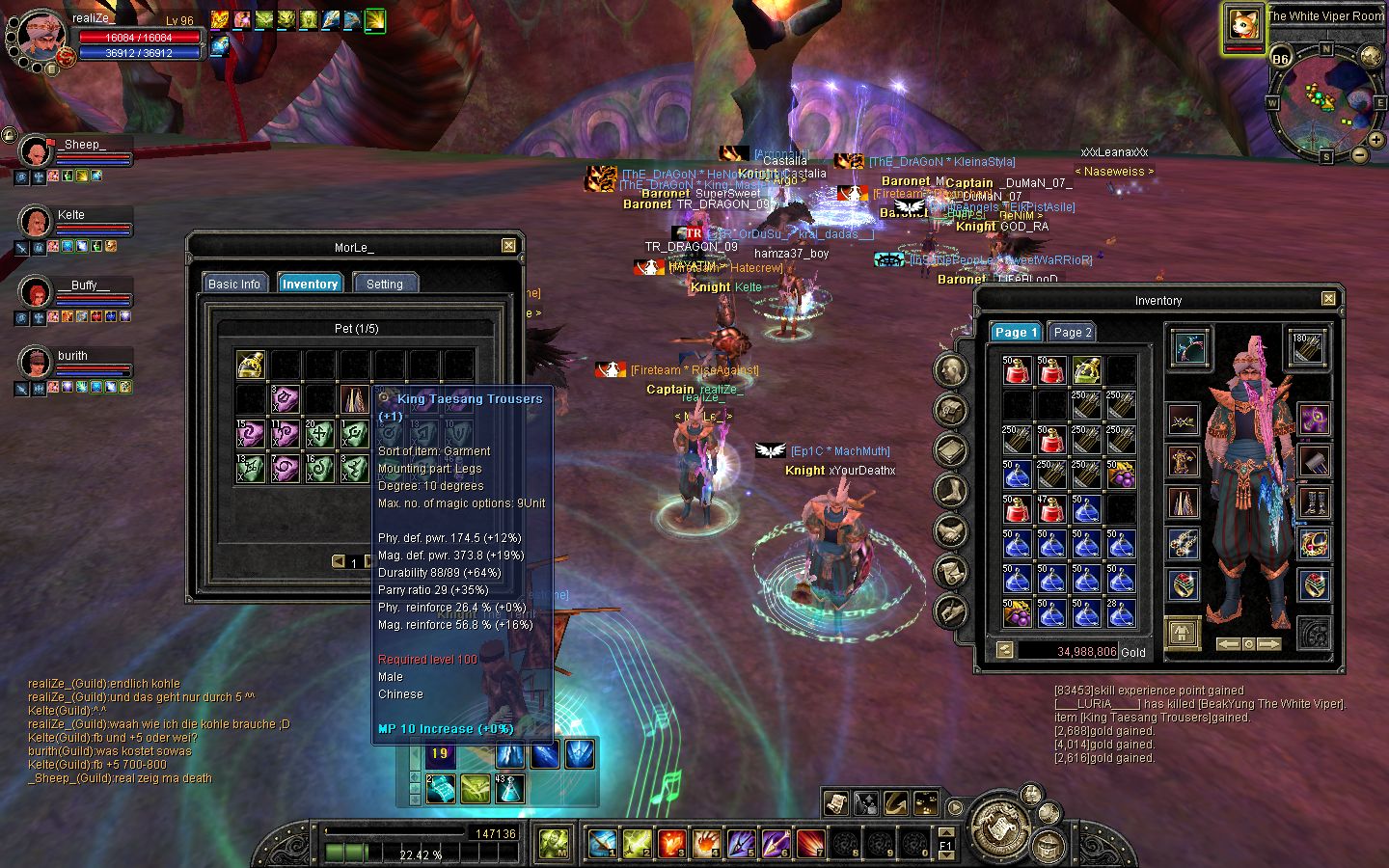Select inventory Page 1 tab
The width and height of the screenshot is (1389, 868).
tap(1016, 332)
